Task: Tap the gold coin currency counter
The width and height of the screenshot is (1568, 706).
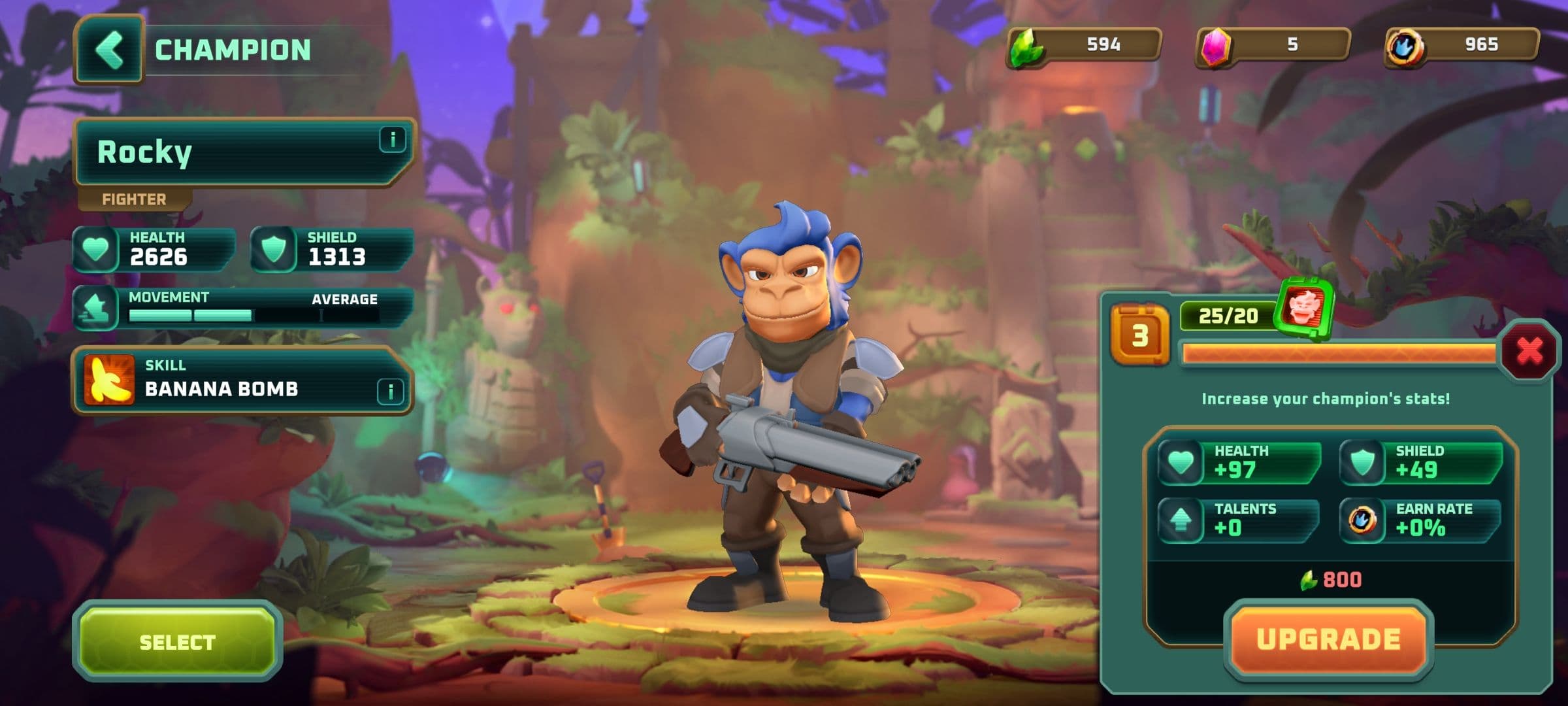Action: pyautogui.click(x=1462, y=45)
